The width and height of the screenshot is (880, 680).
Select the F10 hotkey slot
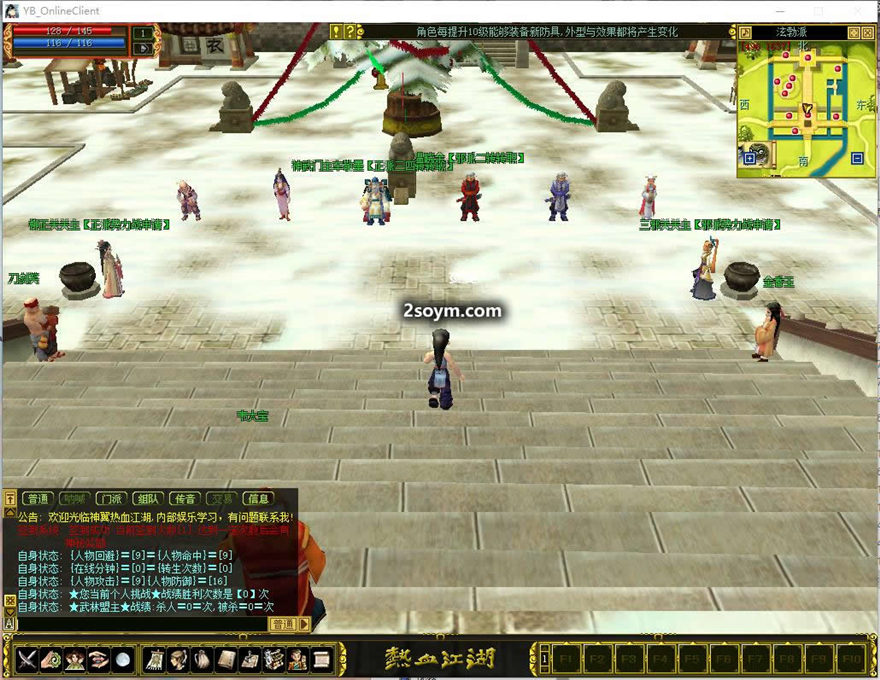(x=849, y=660)
